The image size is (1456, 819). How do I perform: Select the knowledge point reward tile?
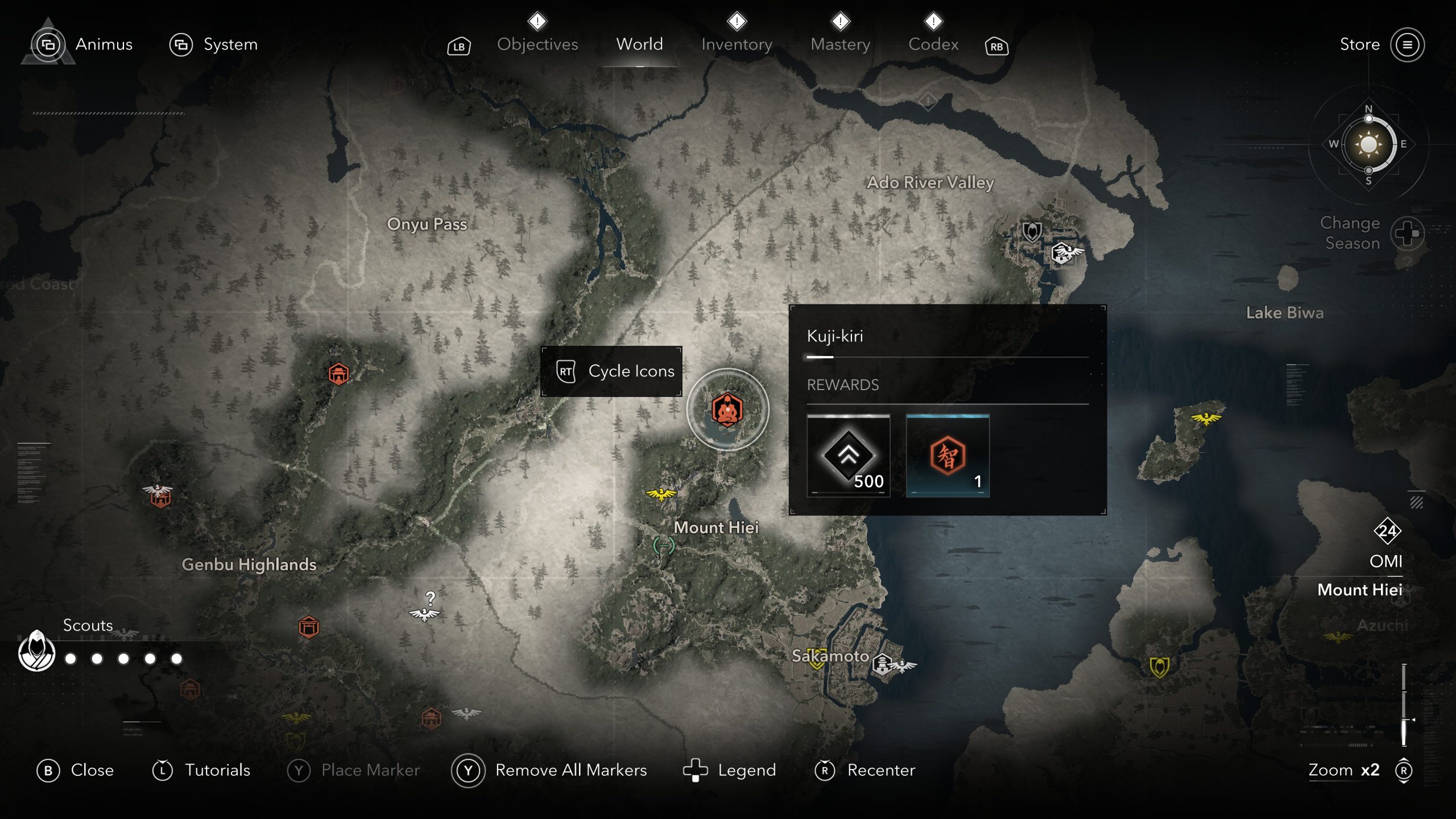coord(948,456)
